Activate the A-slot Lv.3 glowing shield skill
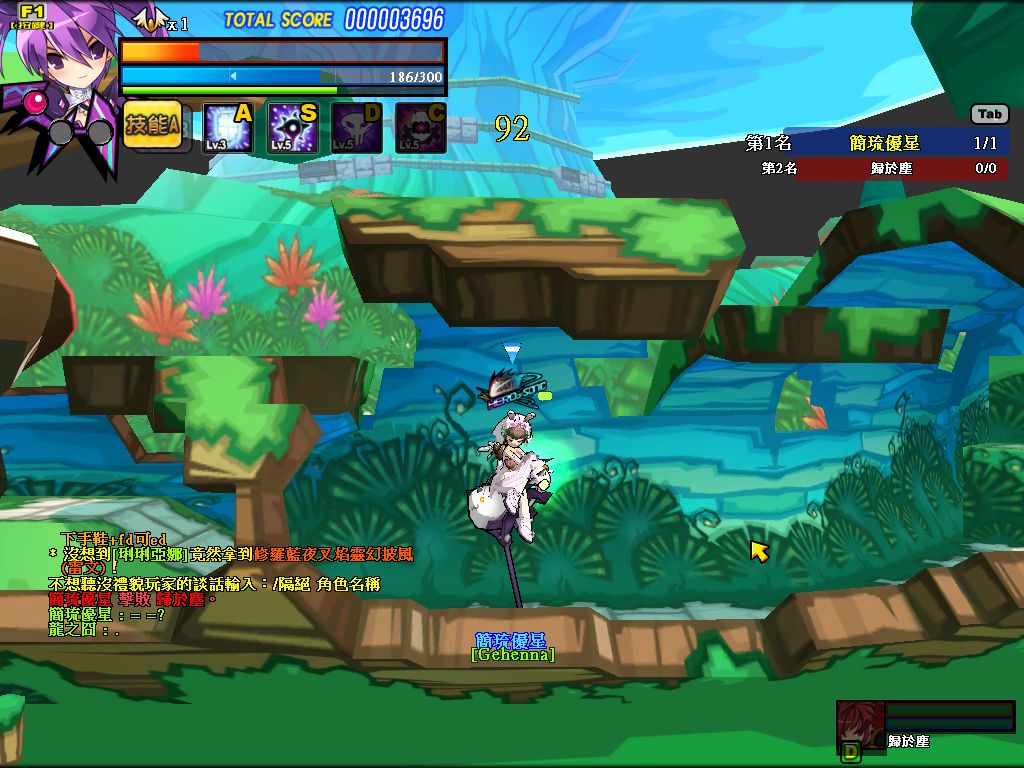The width and height of the screenshot is (1024, 768). tap(228, 128)
